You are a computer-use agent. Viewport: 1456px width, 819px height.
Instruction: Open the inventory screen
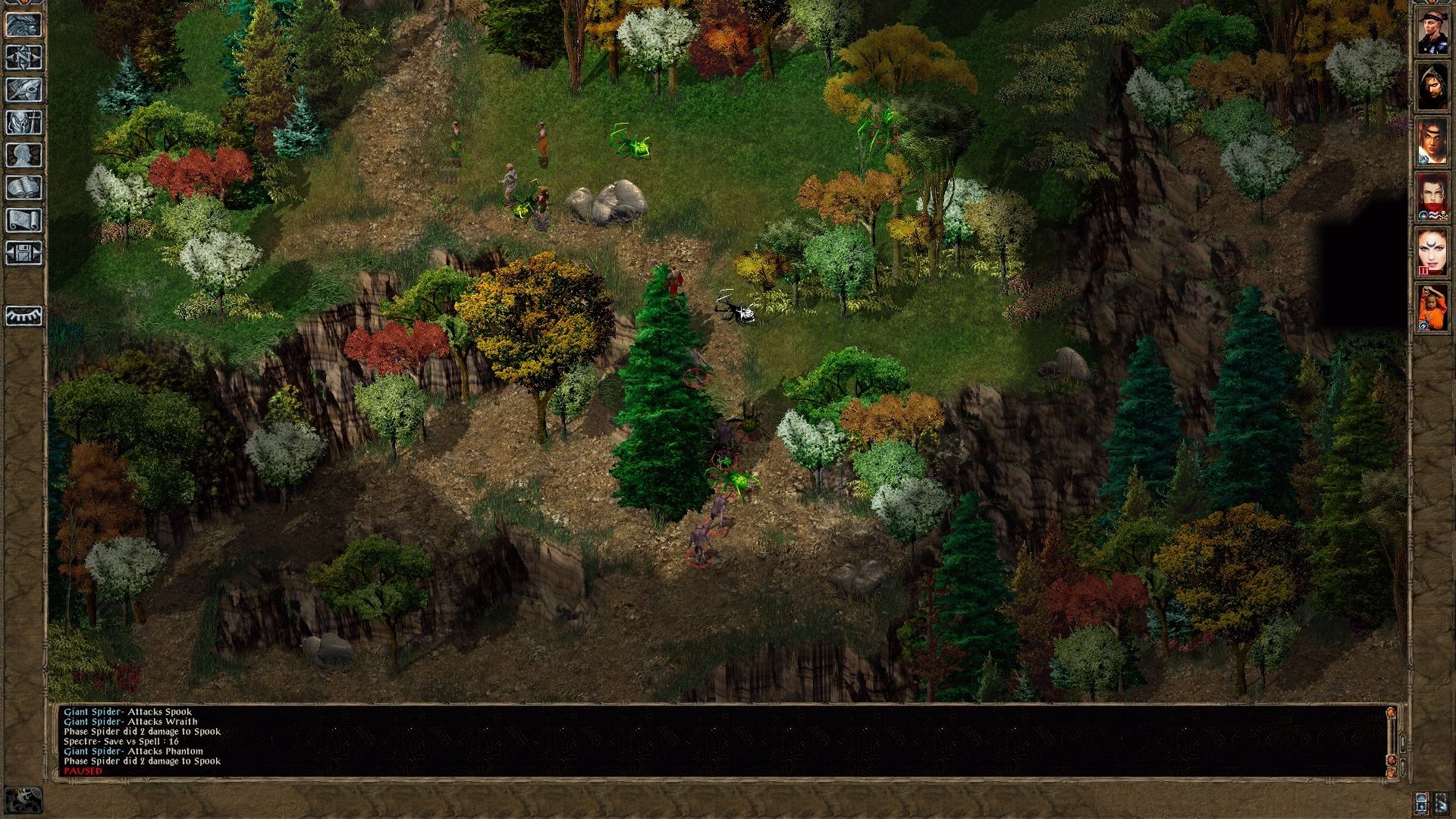click(24, 122)
